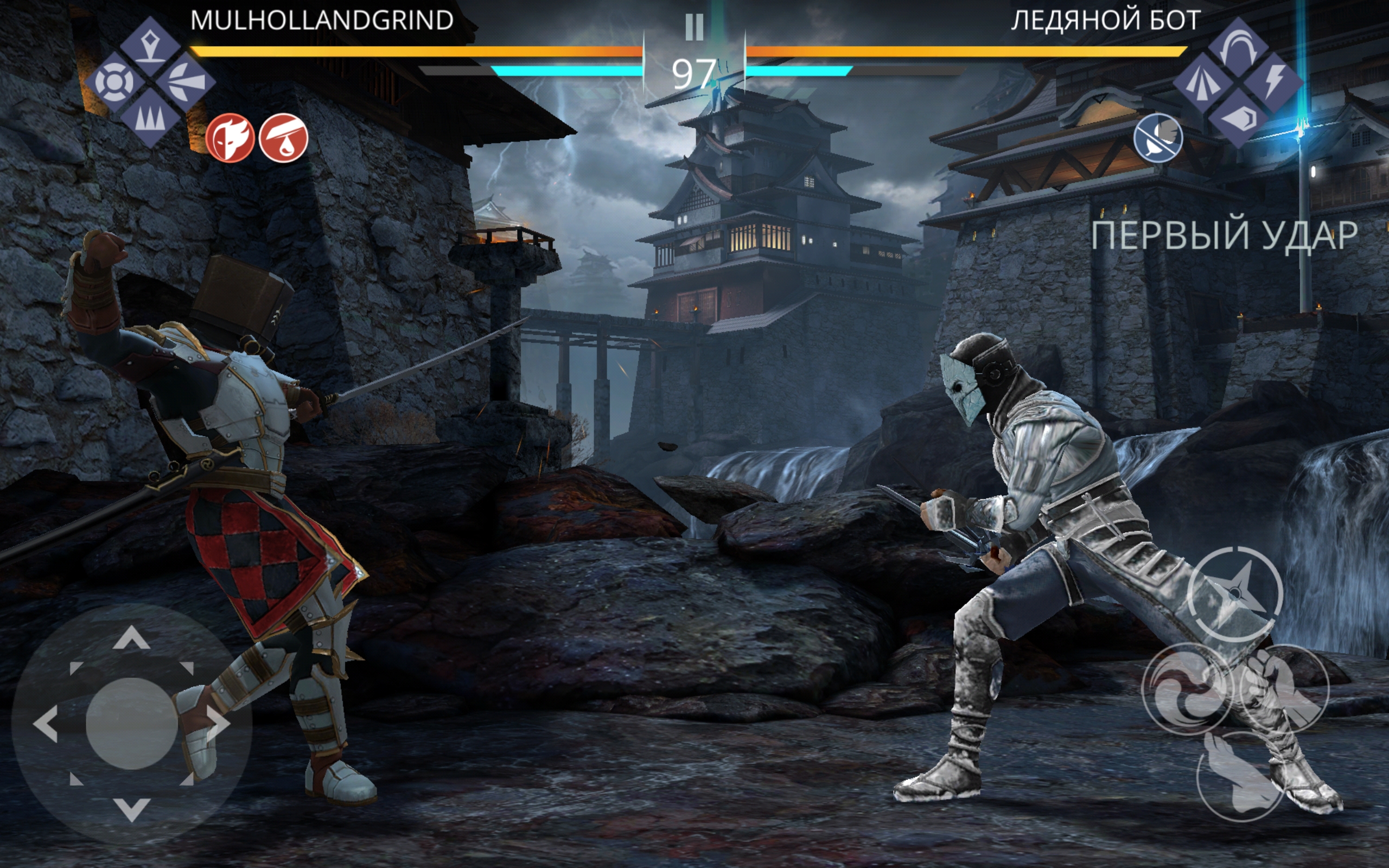Select the player's ring target perk diamond
1389x868 pixels.
pos(115,82)
